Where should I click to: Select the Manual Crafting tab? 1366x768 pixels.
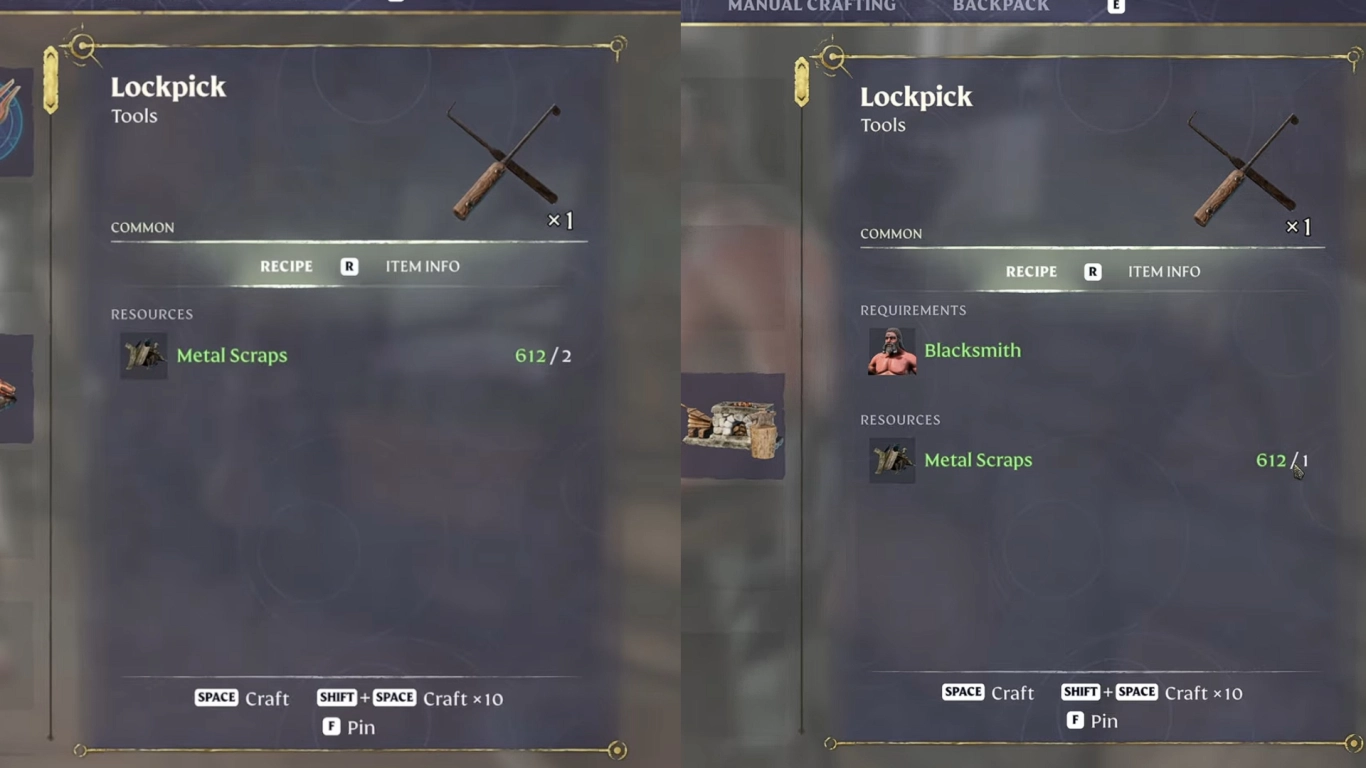pyautogui.click(x=812, y=5)
